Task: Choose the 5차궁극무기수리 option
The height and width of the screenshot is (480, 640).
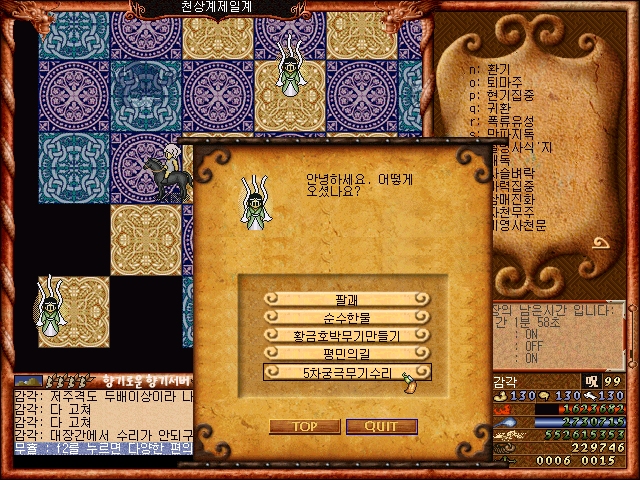Action: click(x=347, y=371)
